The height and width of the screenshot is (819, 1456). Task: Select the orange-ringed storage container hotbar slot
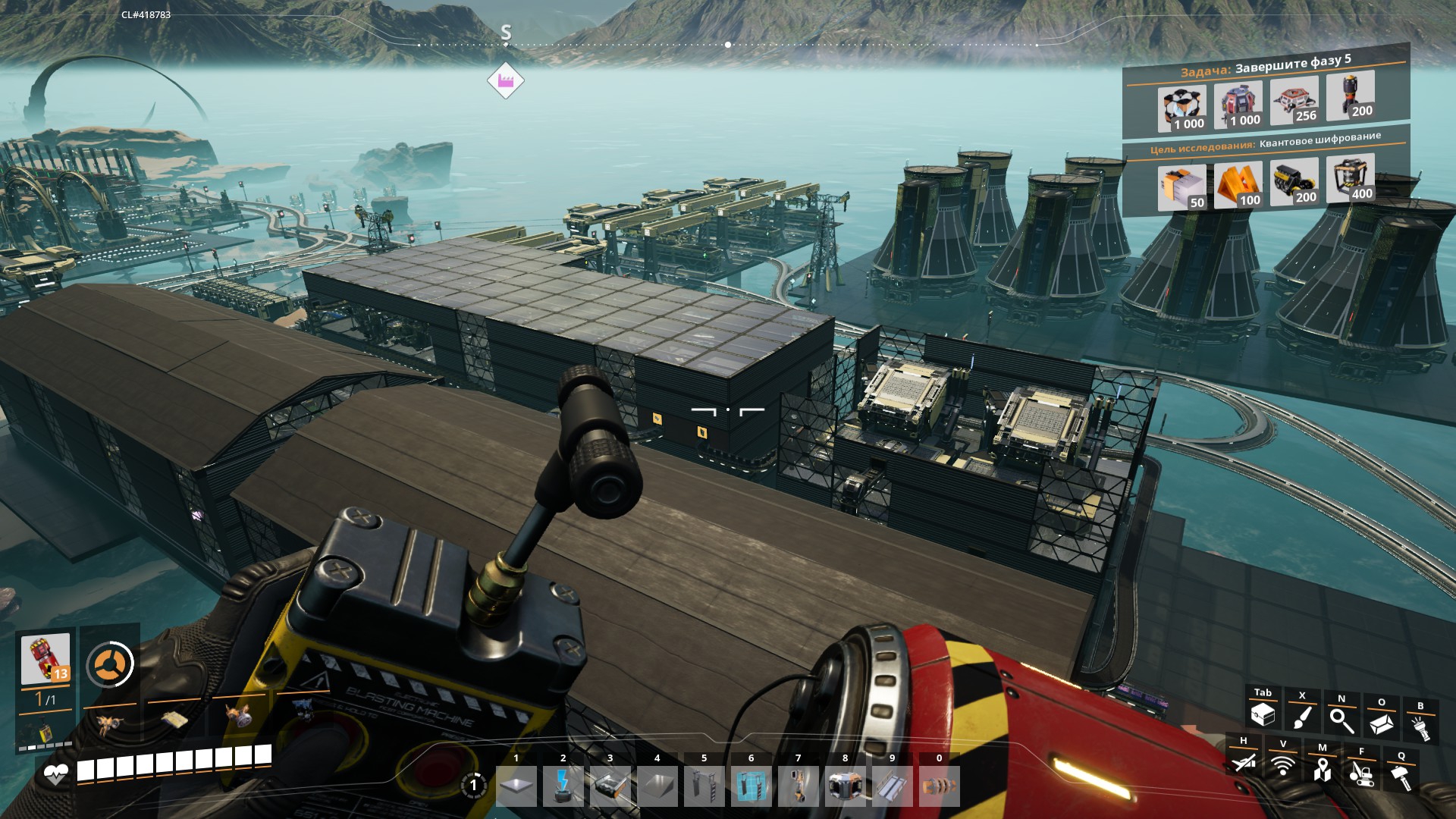point(846,787)
